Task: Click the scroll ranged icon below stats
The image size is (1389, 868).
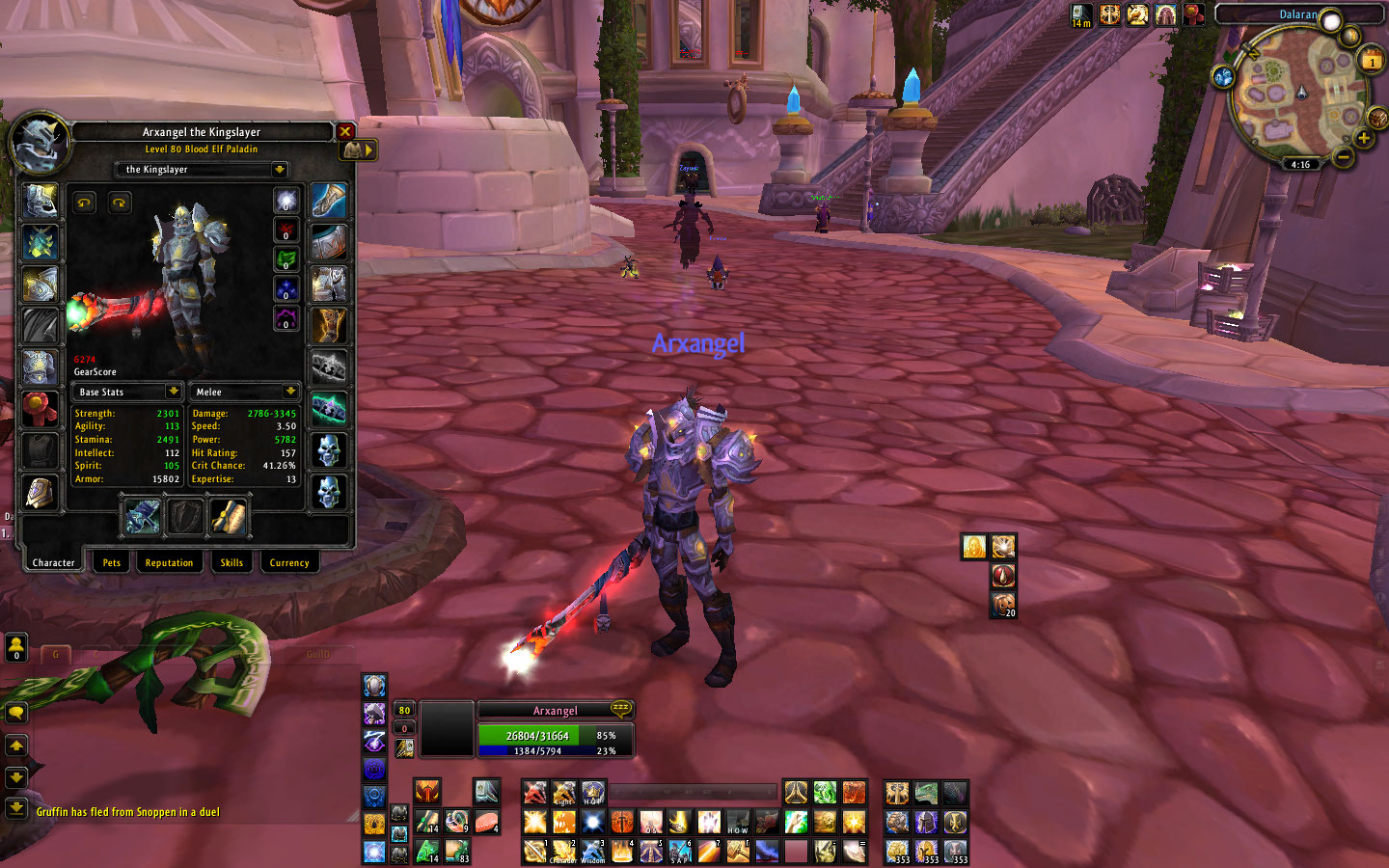Action: [229, 517]
